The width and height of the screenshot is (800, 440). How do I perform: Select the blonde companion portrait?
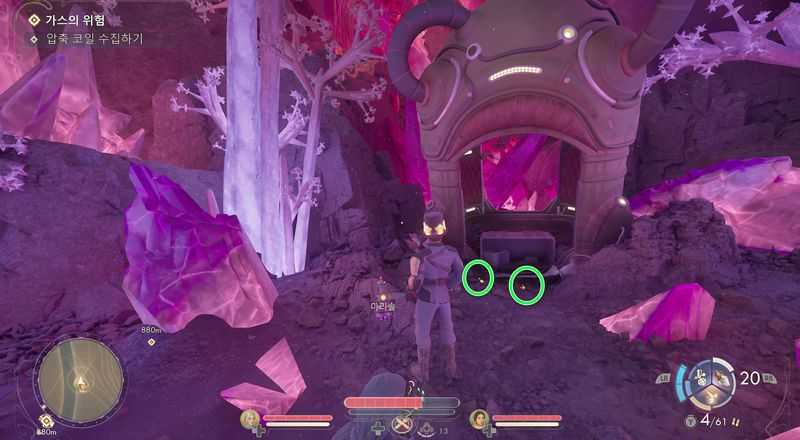(x=251, y=419)
